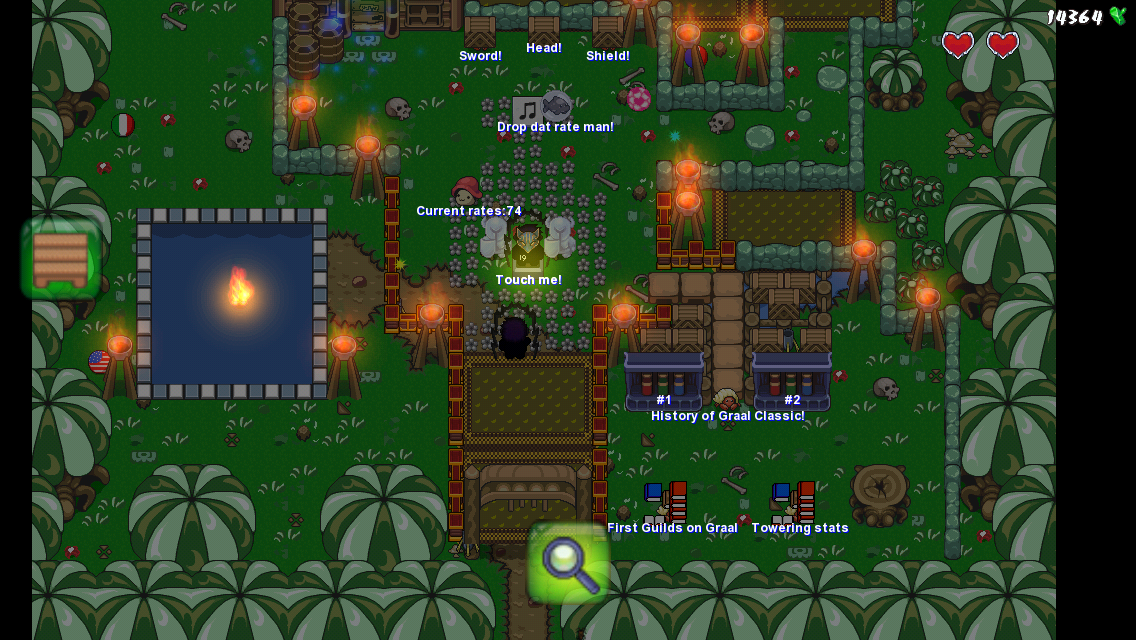Screen dimensions: 1136x640
Task: Tap the green magnifying glass button
Action: (x=568, y=561)
